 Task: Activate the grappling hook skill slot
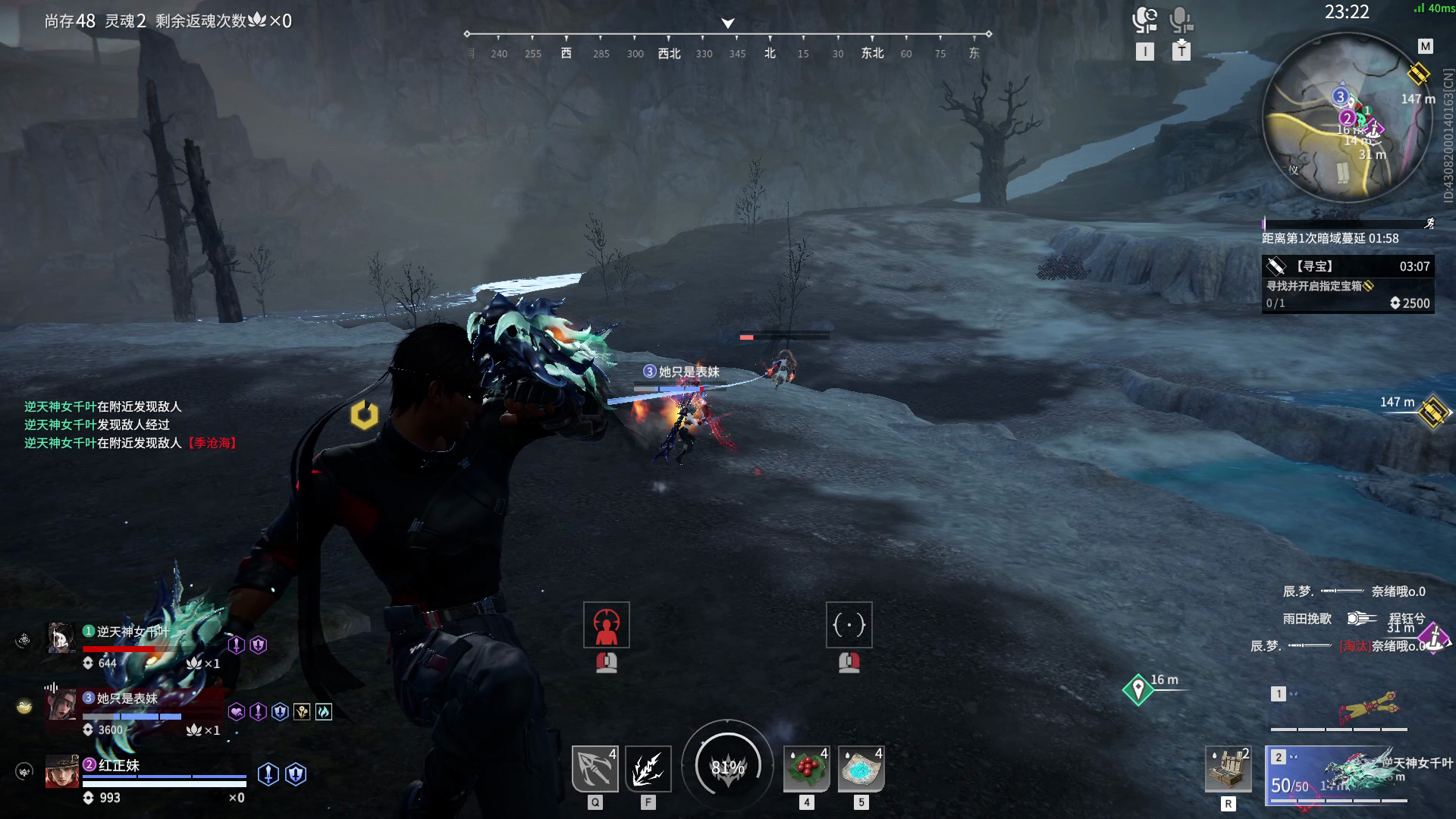tap(595, 769)
